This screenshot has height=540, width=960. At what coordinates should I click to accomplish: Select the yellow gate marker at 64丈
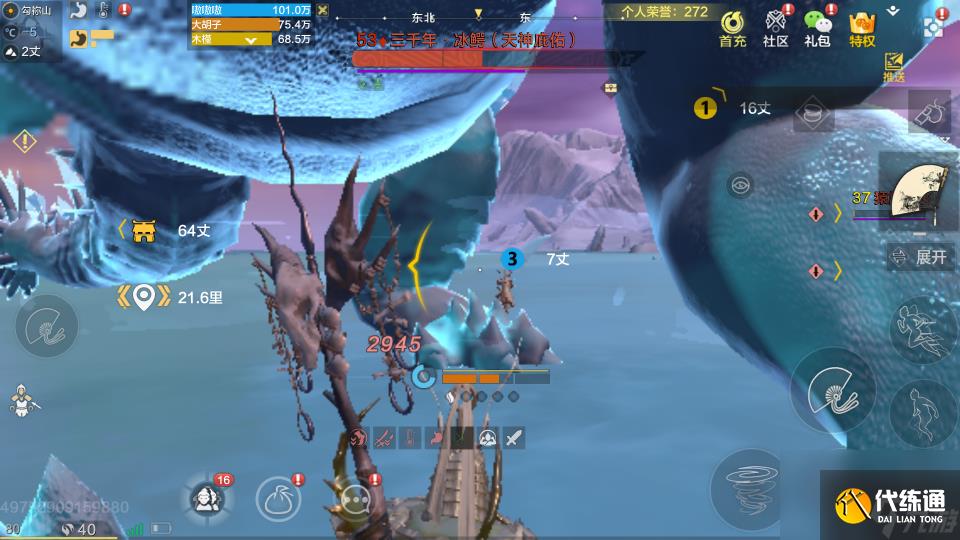click(145, 231)
